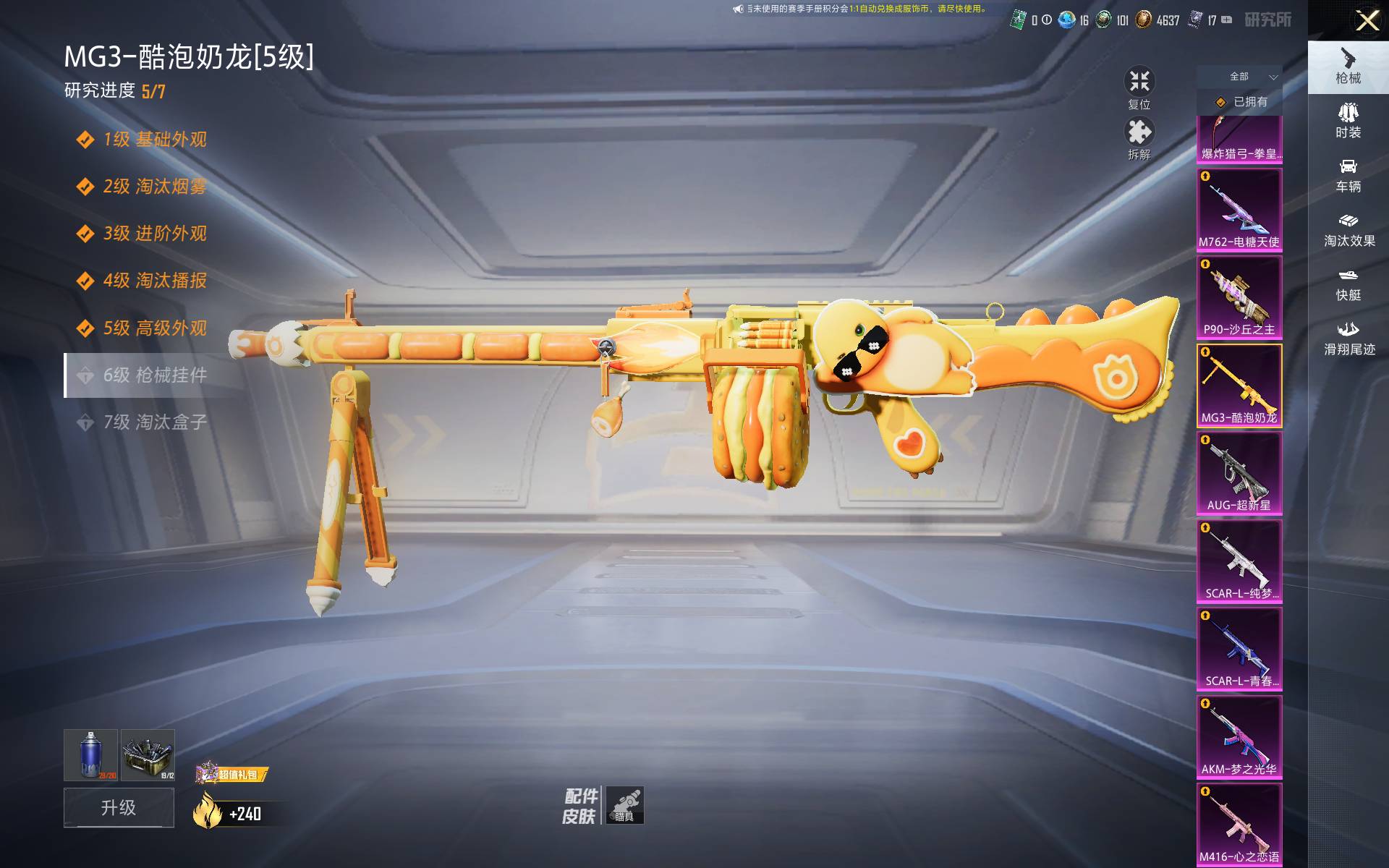Close the research lab screen

1367,20
